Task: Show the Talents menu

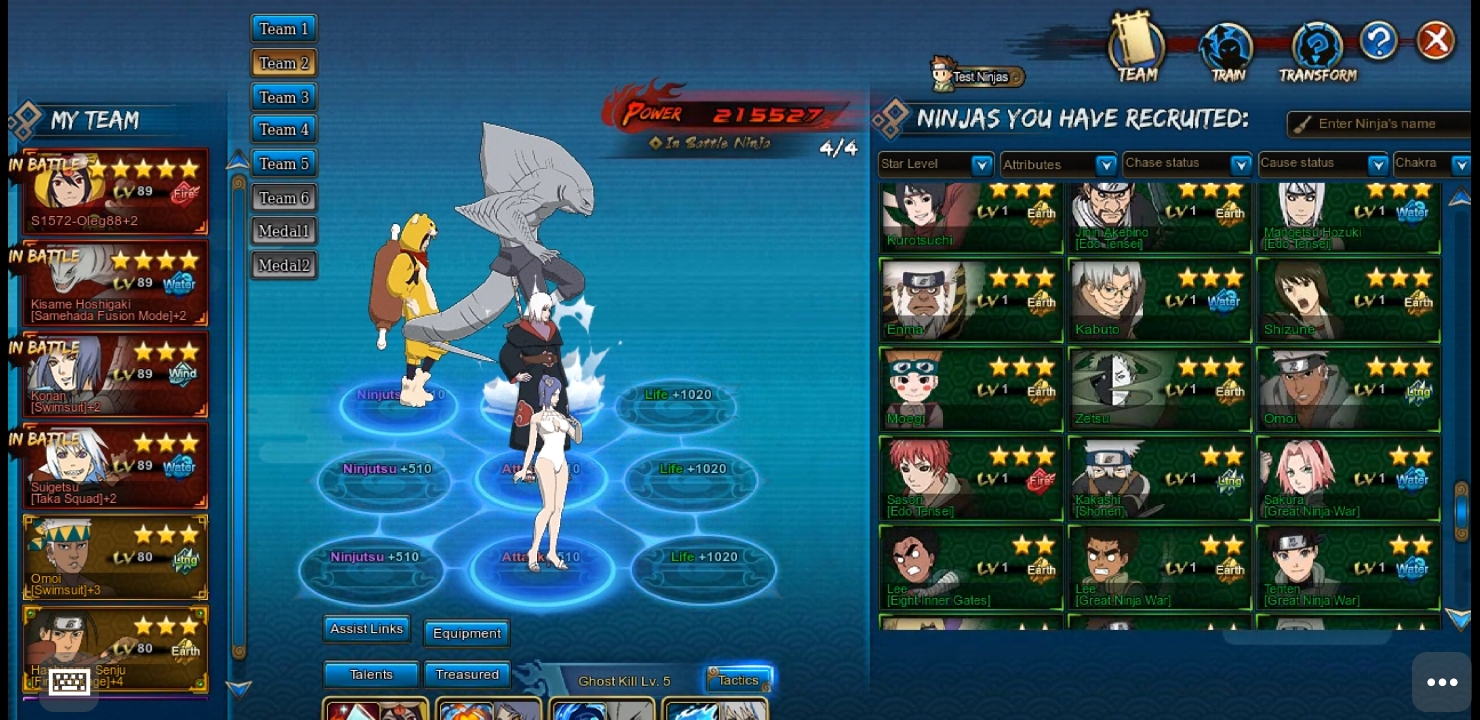Action: point(371,675)
